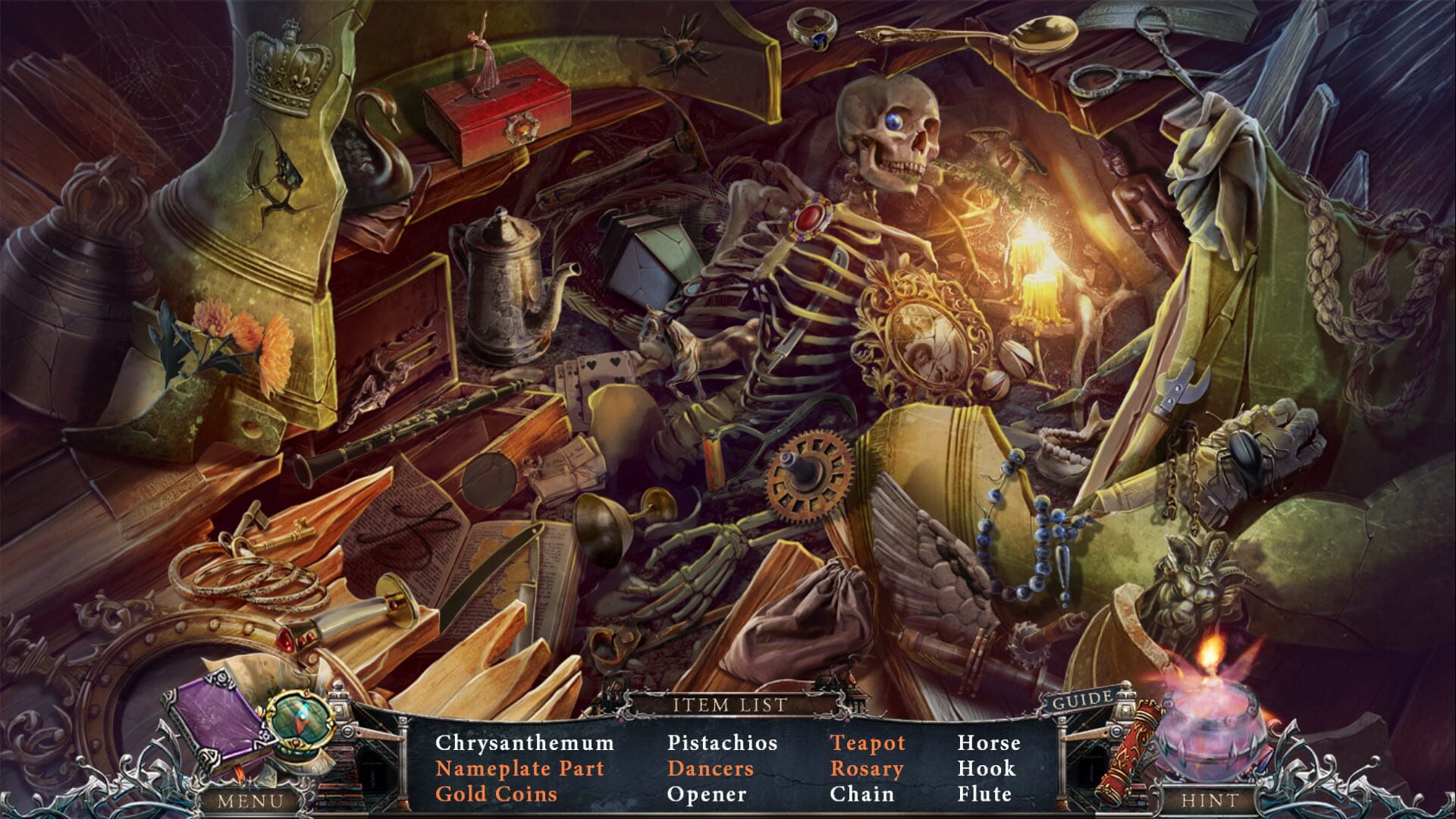The height and width of the screenshot is (819, 1456).
Task: Click 'Flute' in the item list
Action: [986, 795]
